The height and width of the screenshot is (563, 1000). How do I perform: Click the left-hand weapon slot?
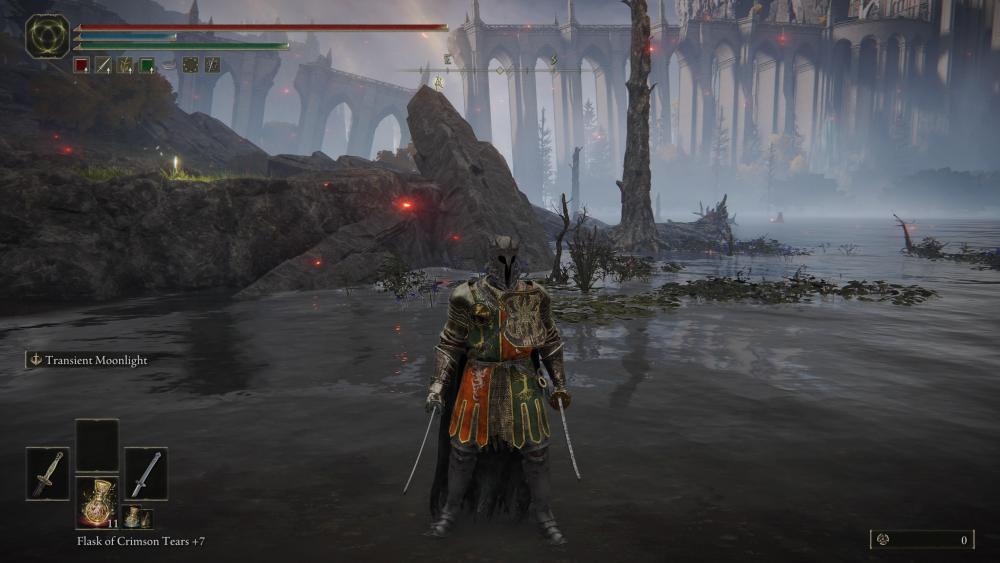[47, 472]
